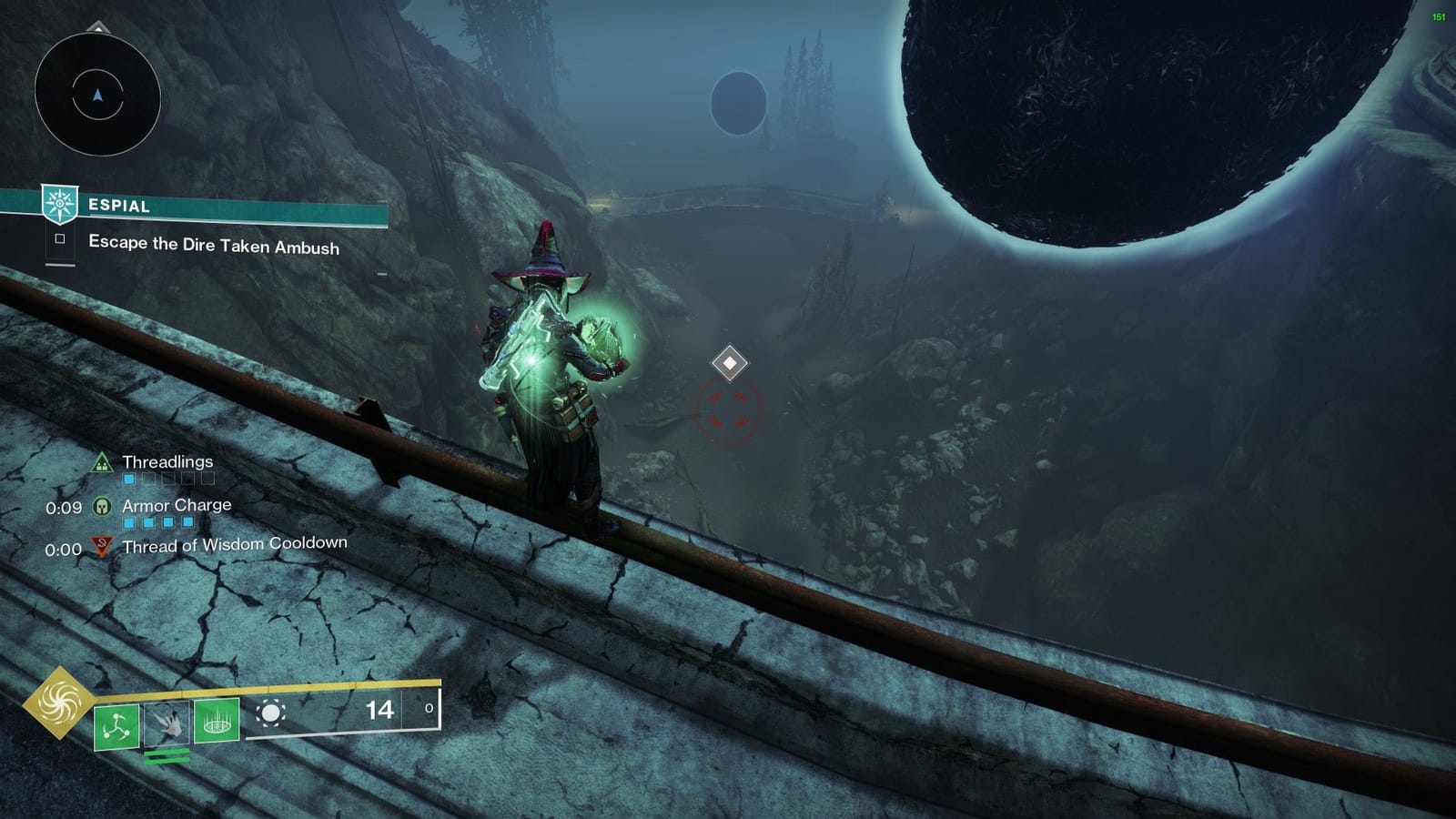
Task: Click the first filled Threadlings charge square
Action: [128, 479]
